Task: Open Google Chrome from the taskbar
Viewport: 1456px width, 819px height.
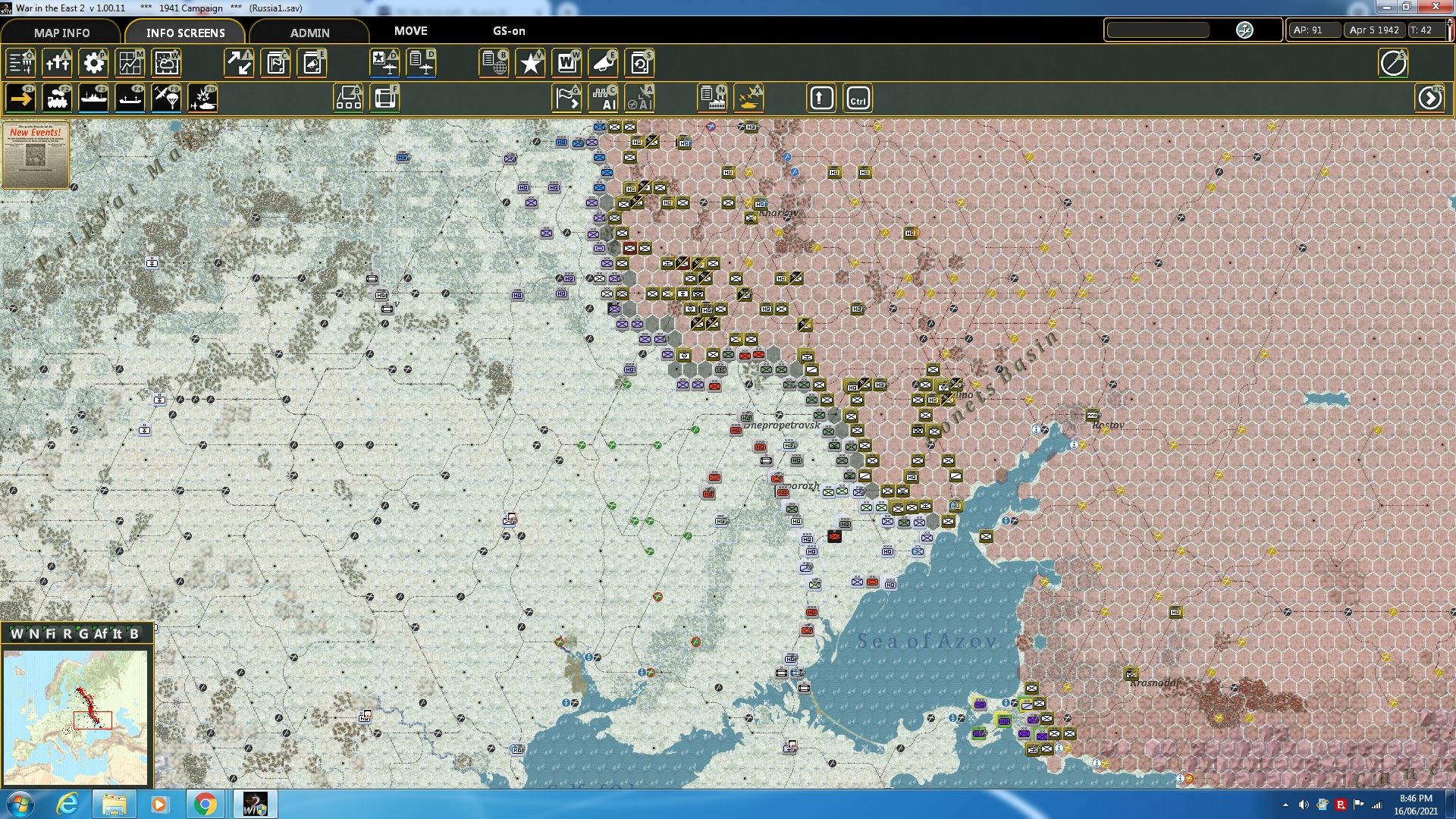Action: 203,803
